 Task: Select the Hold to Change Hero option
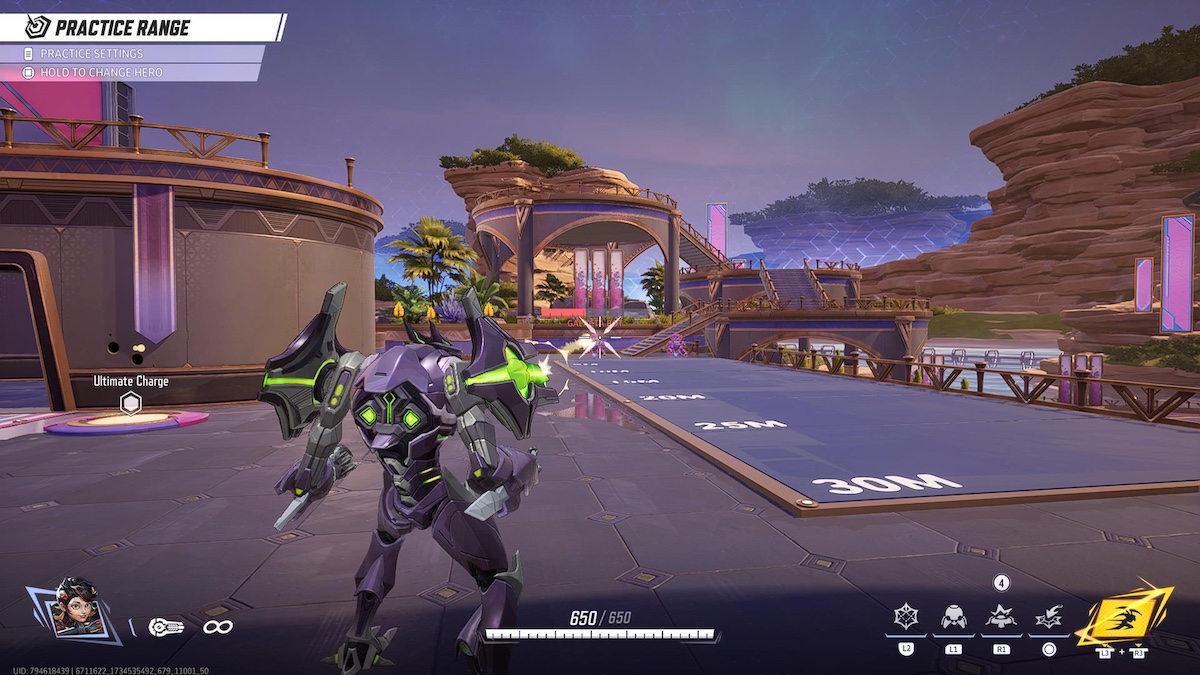100,73
